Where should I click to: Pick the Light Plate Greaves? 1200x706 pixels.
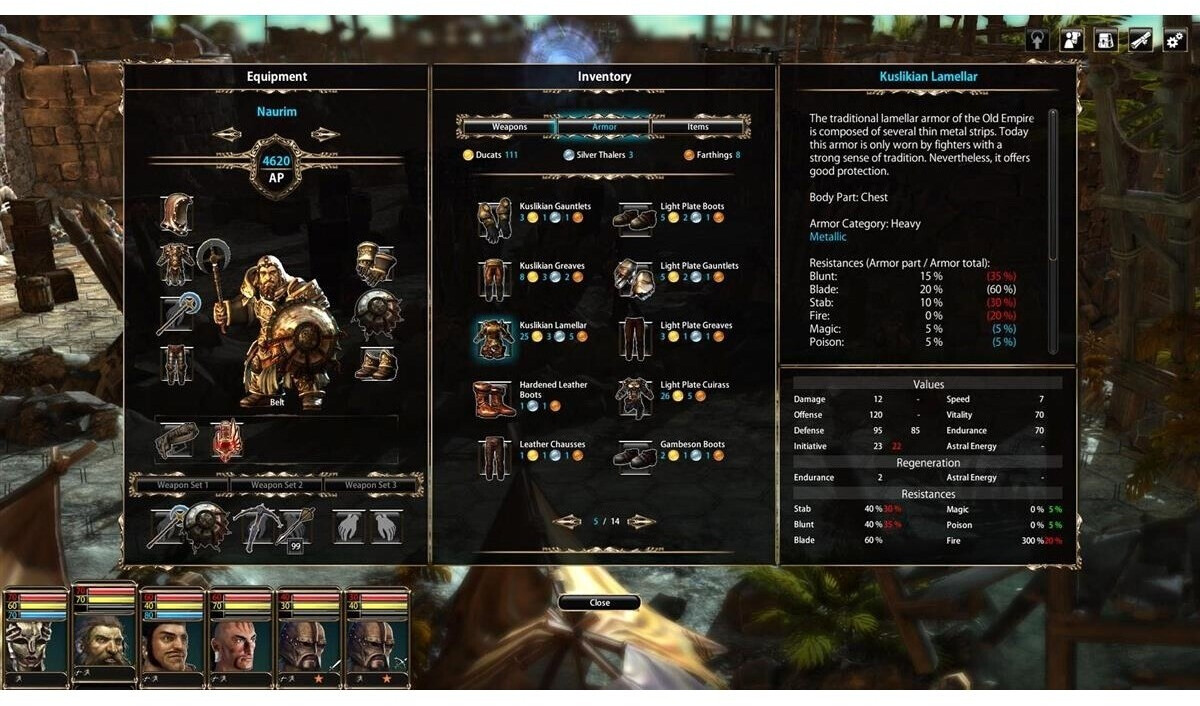tap(634, 338)
